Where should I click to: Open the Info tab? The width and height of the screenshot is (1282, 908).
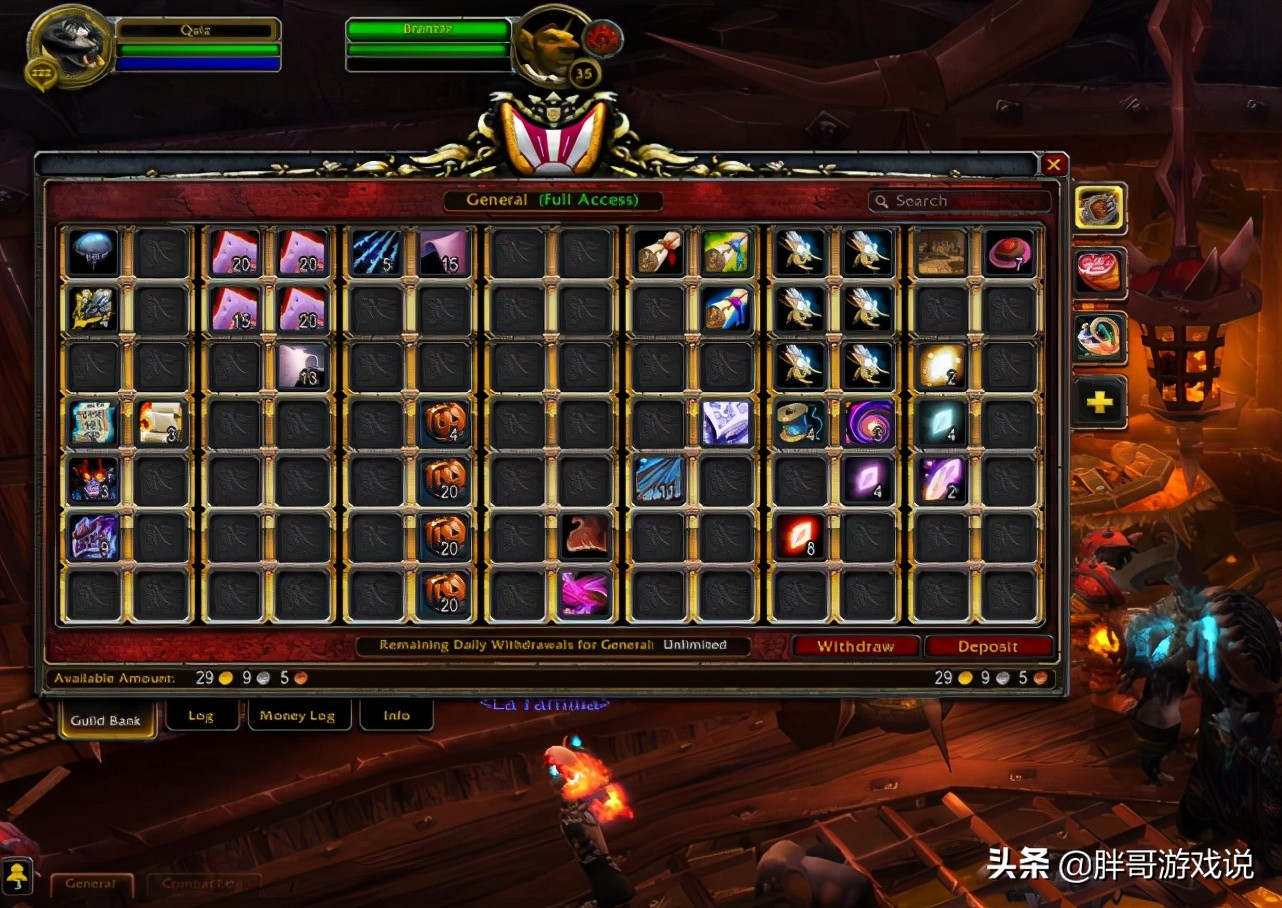click(396, 715)
